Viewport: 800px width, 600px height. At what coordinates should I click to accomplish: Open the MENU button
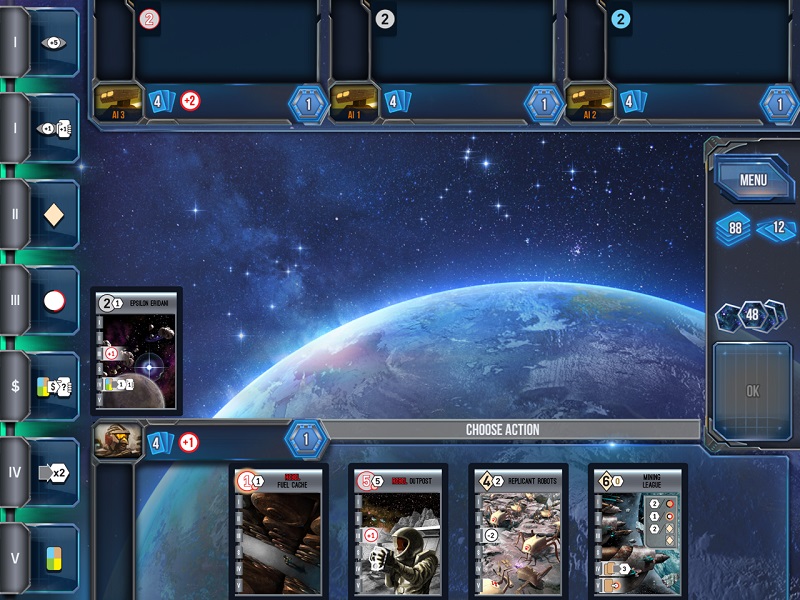pos(753,181)
